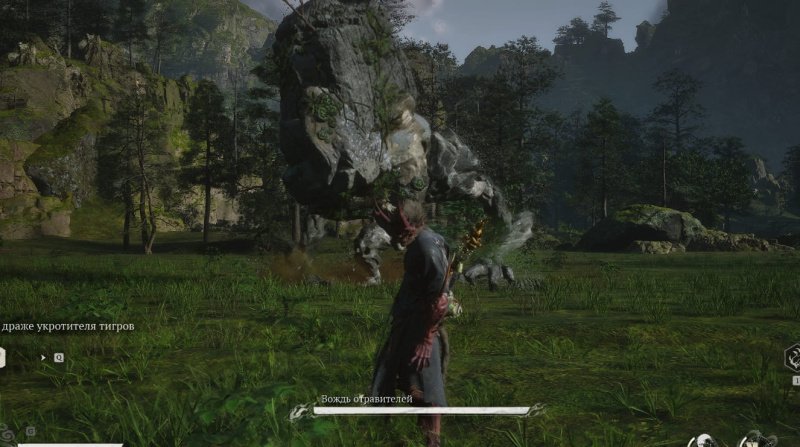Click the white item slot beside the Q prompt
Viewport: 800px width, 447px height.
point(3,356)
